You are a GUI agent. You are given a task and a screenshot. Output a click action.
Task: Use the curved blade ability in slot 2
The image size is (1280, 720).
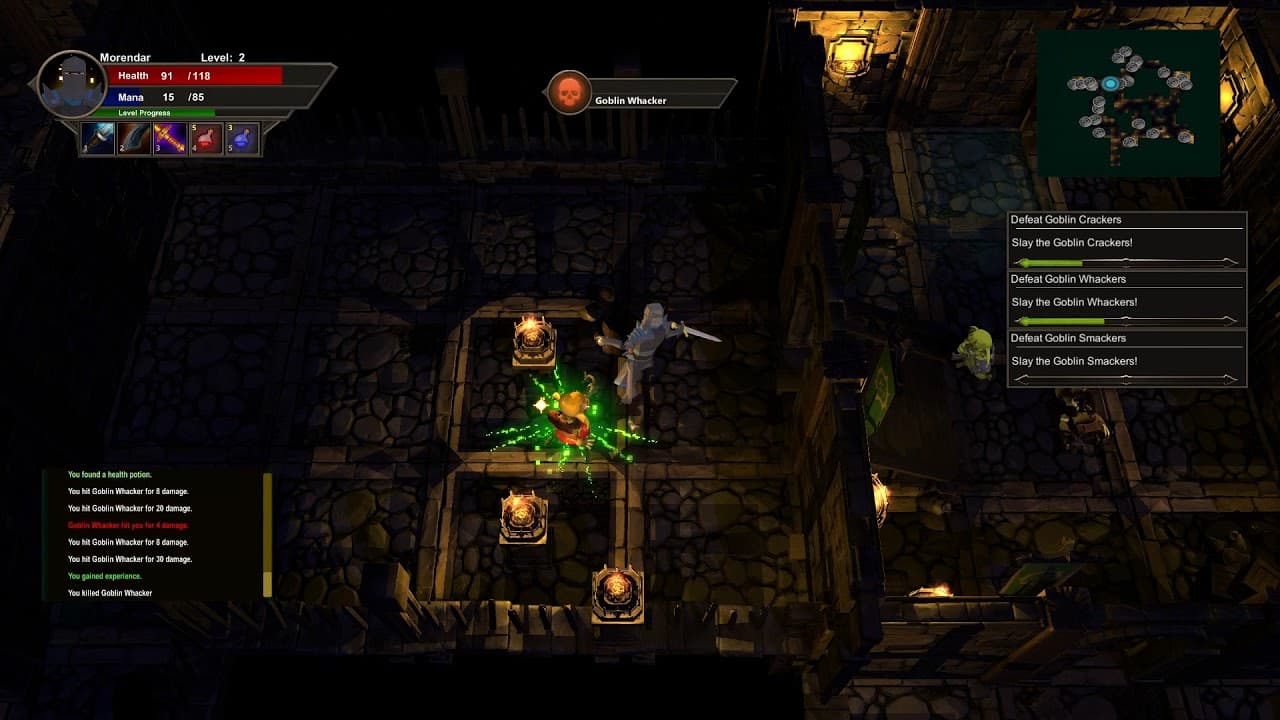click(x=134, y=138)
